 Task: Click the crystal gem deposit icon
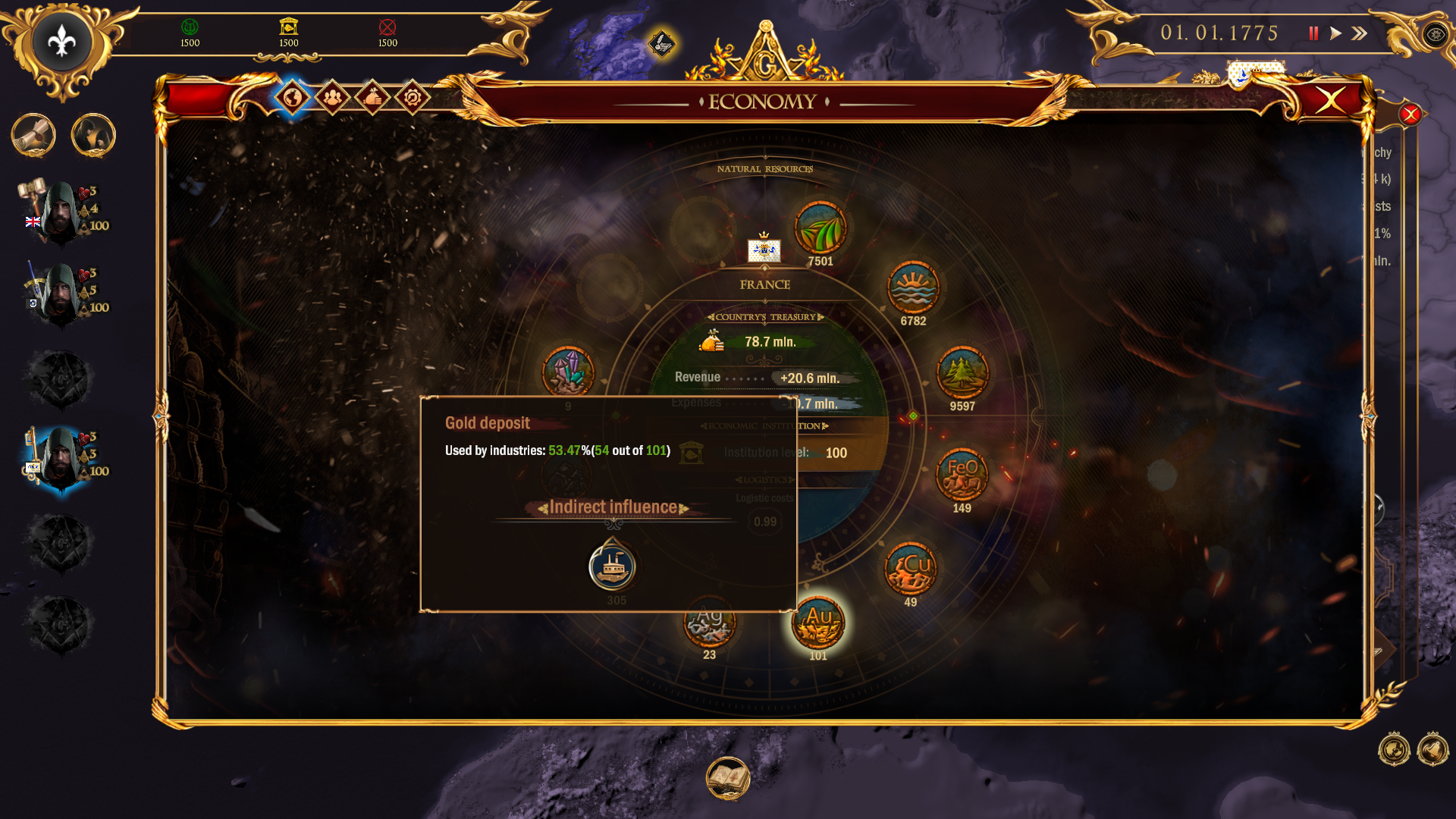click(569, 372)
